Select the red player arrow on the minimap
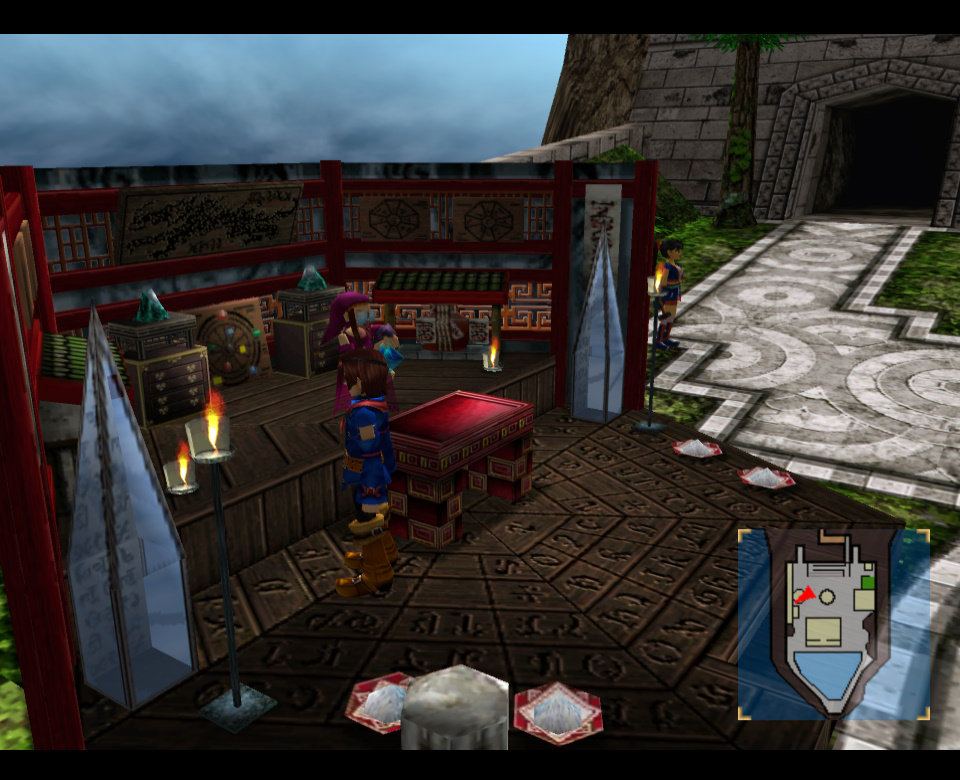Viewport: 960px width, 780px height. (805, 596)
